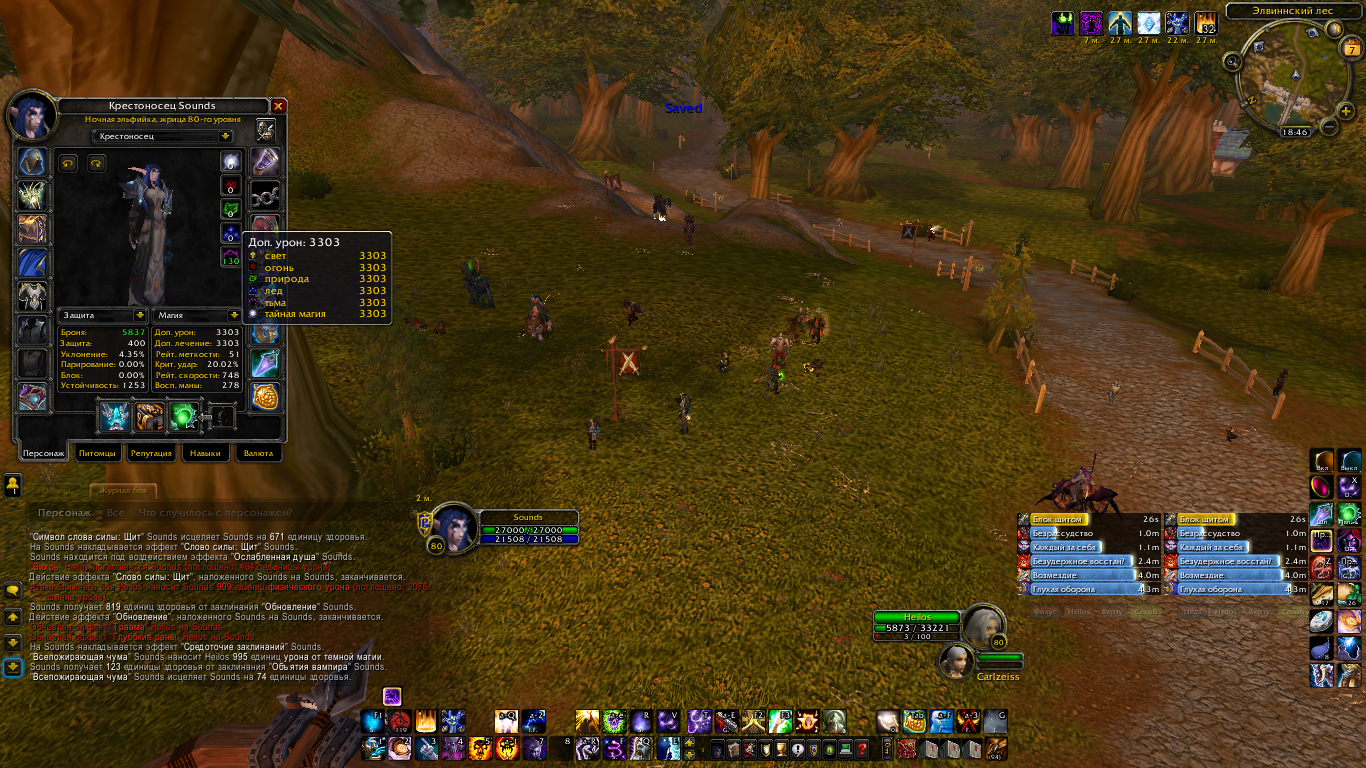Show the Валюта tab
The image size is (1366, 768).
point(258,453)
